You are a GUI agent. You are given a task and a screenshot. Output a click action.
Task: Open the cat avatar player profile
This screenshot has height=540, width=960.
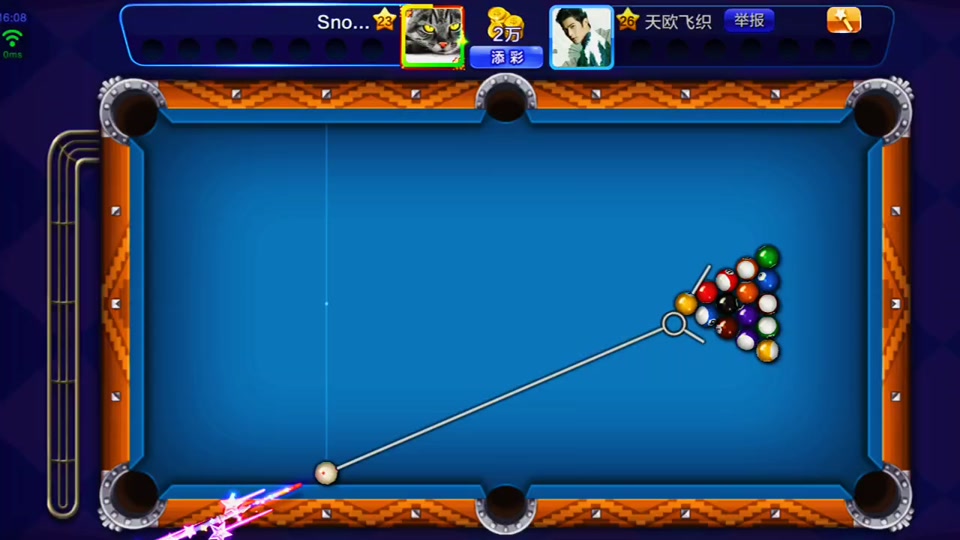click(x=433, y=36)
